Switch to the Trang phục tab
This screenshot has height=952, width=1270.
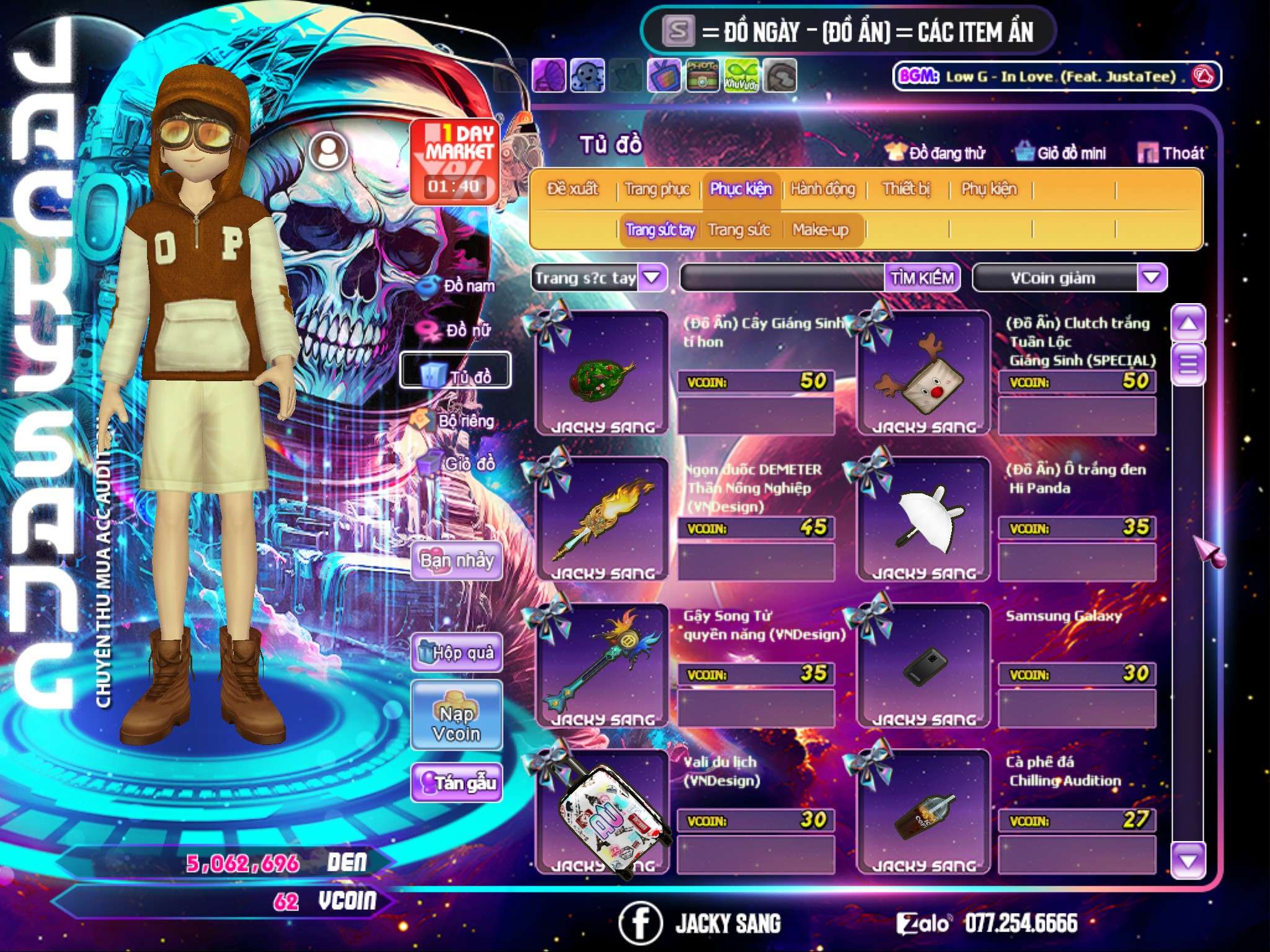657,188
